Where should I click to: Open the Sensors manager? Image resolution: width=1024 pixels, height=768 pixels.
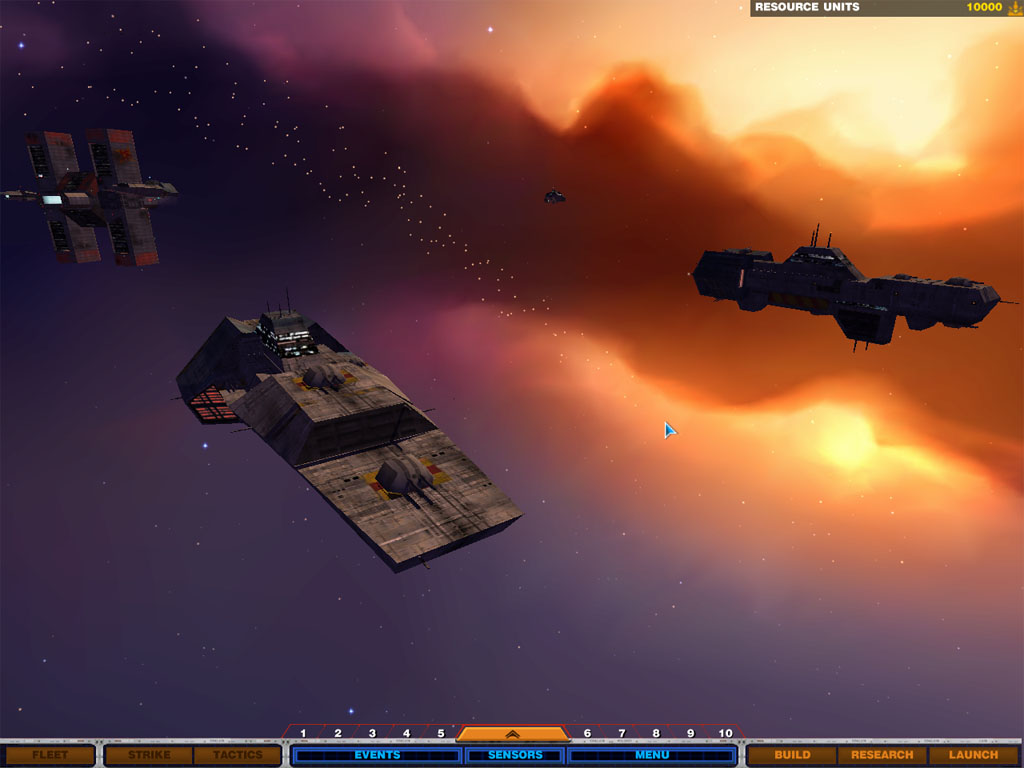[x=515, y=755]
